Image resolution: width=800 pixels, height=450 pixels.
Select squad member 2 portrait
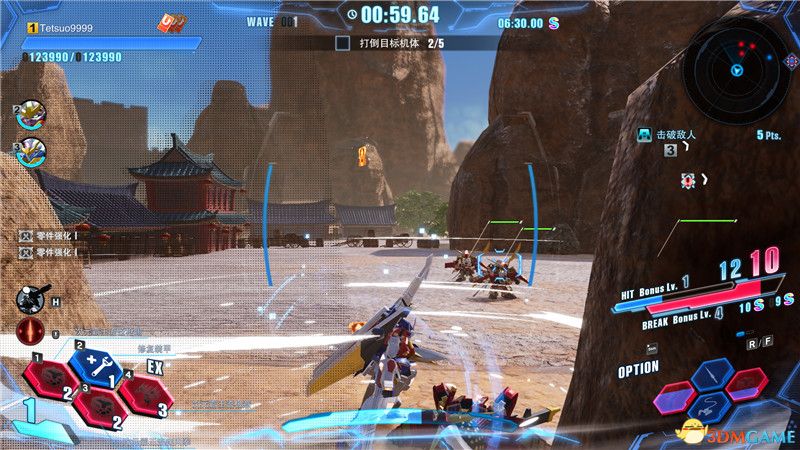pyautogui.click(x=31, y=115)
